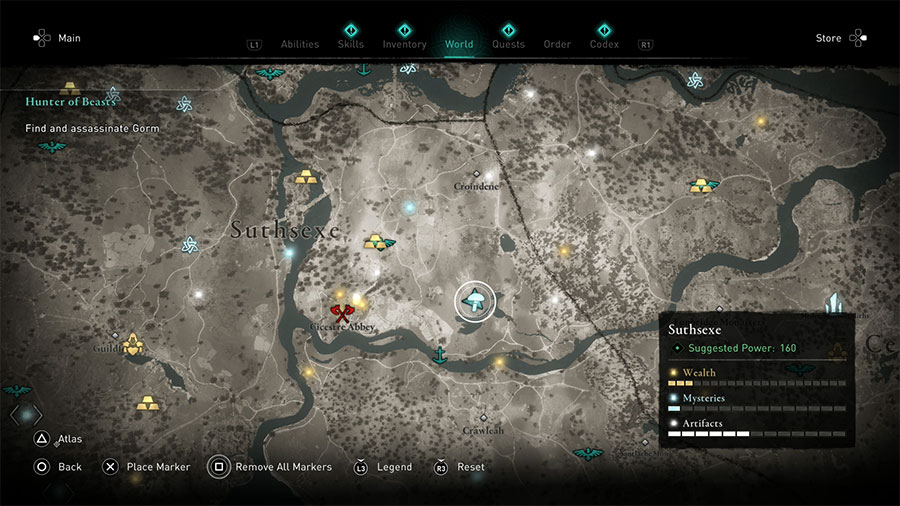This screenshot has width=900, height=506.
Task: Switch to the Abilities tab
Action: click(x=299, y=44)
